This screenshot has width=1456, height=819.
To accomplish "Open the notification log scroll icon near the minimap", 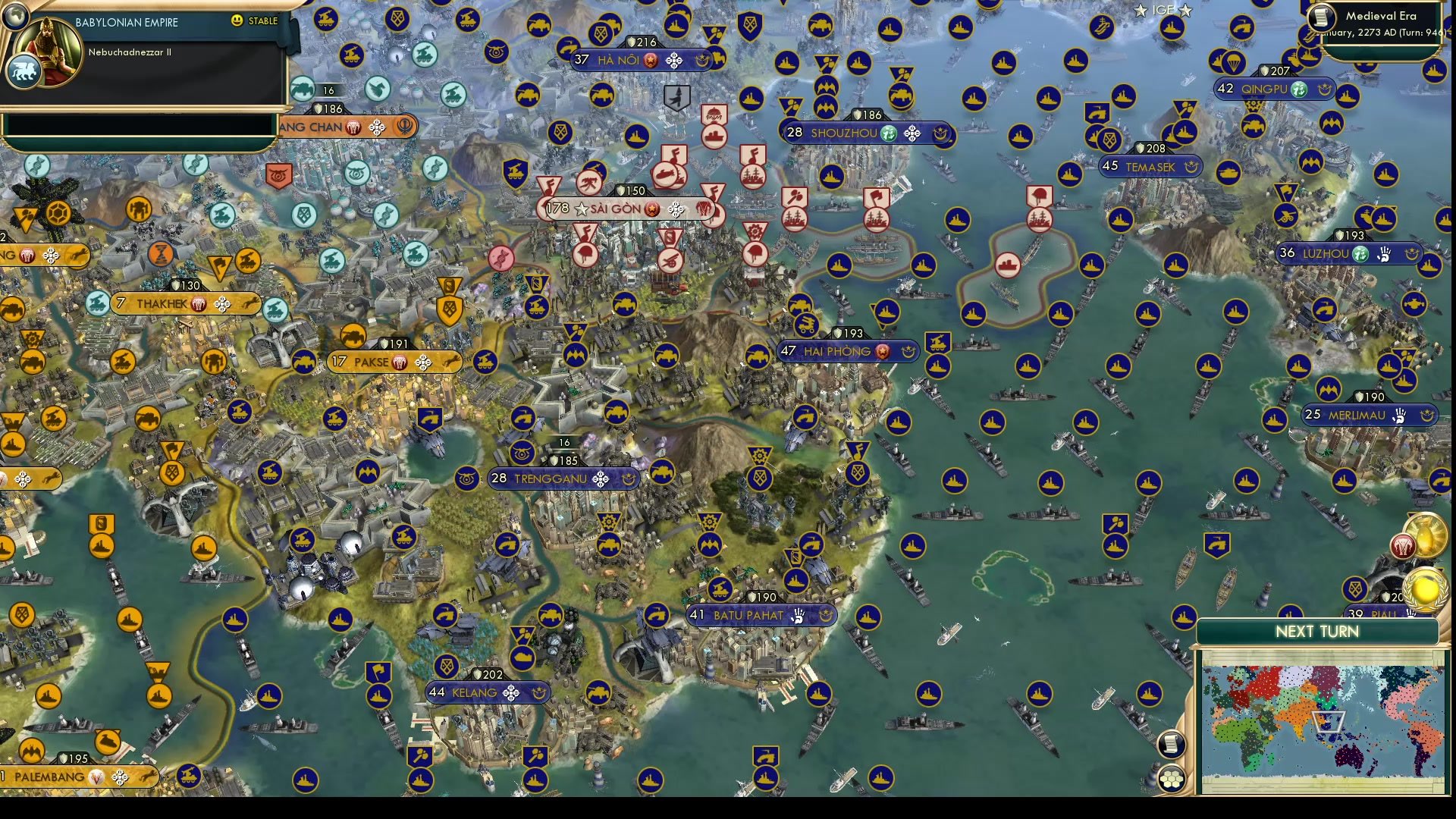I will (1172, 743).
